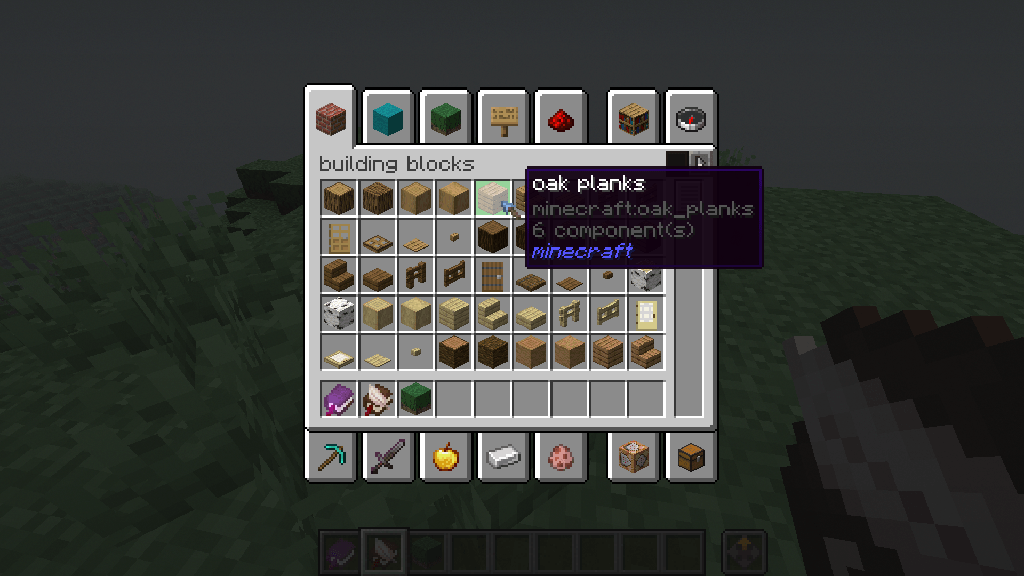Switch to the Building Blocks brick tab
The height and width of the screenshot is (576, 1024).
[330, 120]
